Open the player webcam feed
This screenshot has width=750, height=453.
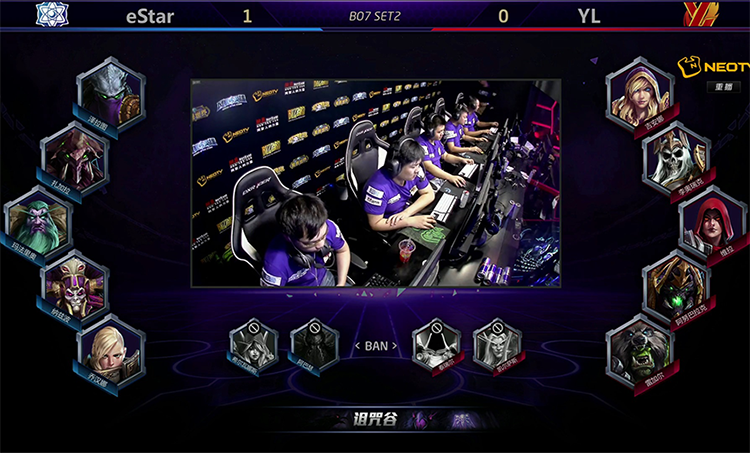click(x=375, y=183)
